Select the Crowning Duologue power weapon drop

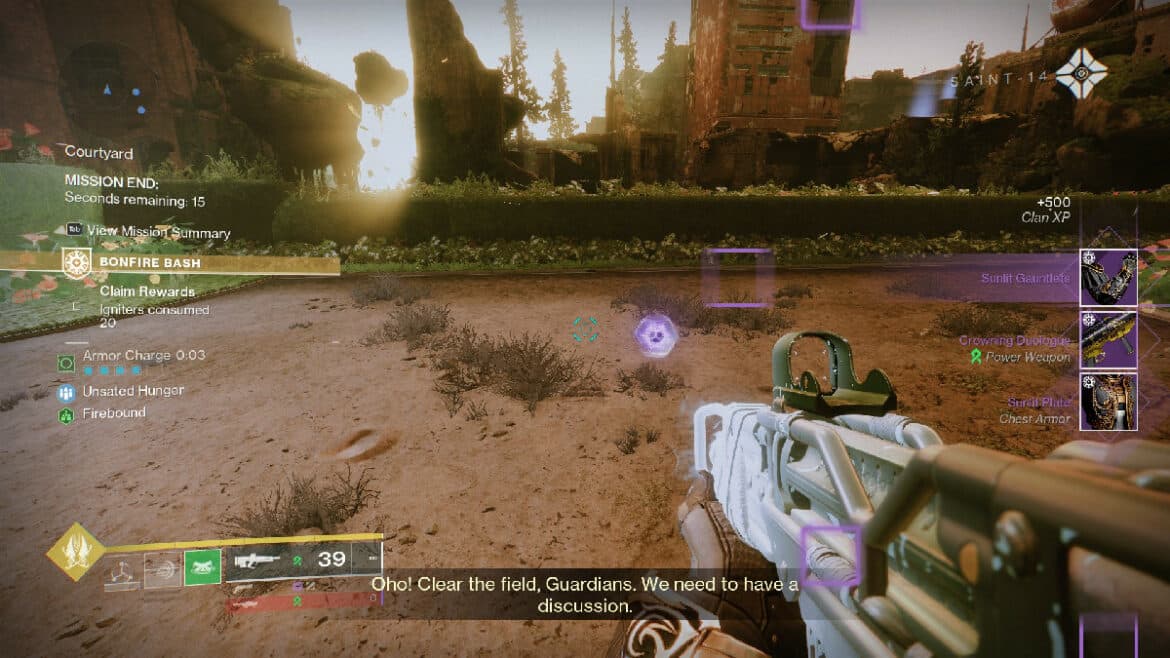1108,340
